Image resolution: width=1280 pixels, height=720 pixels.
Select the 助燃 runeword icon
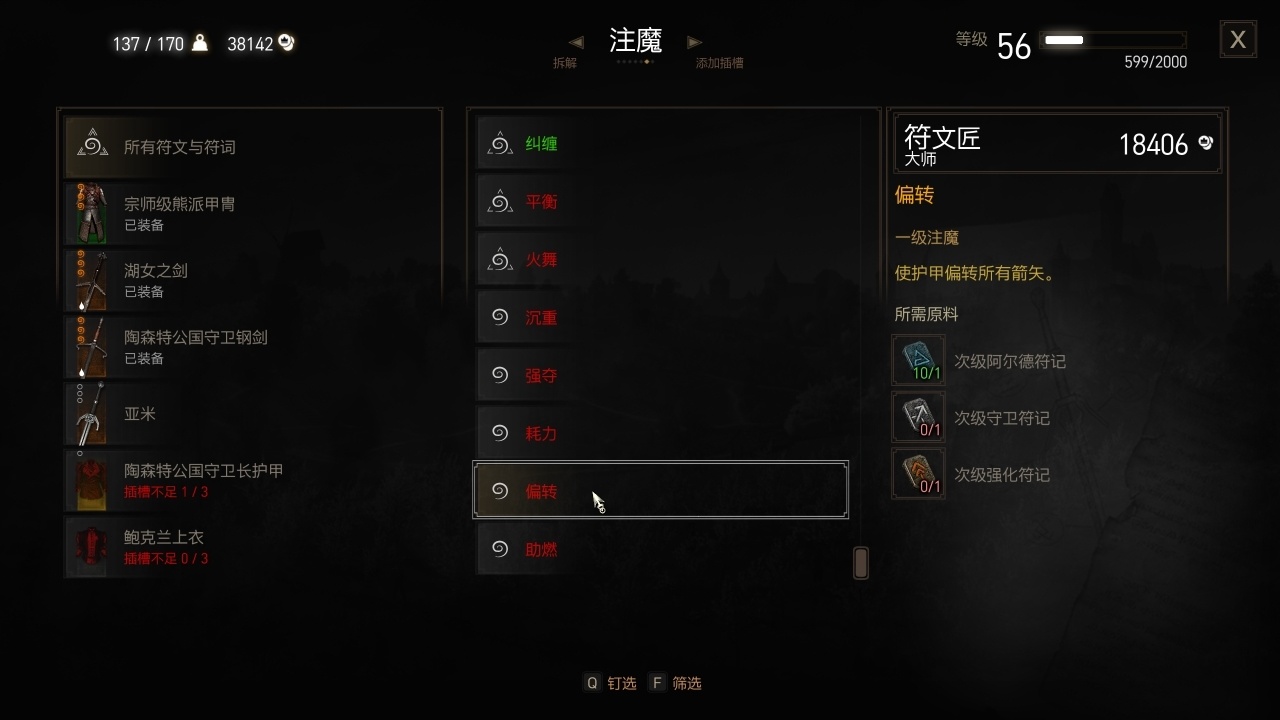tap(499, 548)
